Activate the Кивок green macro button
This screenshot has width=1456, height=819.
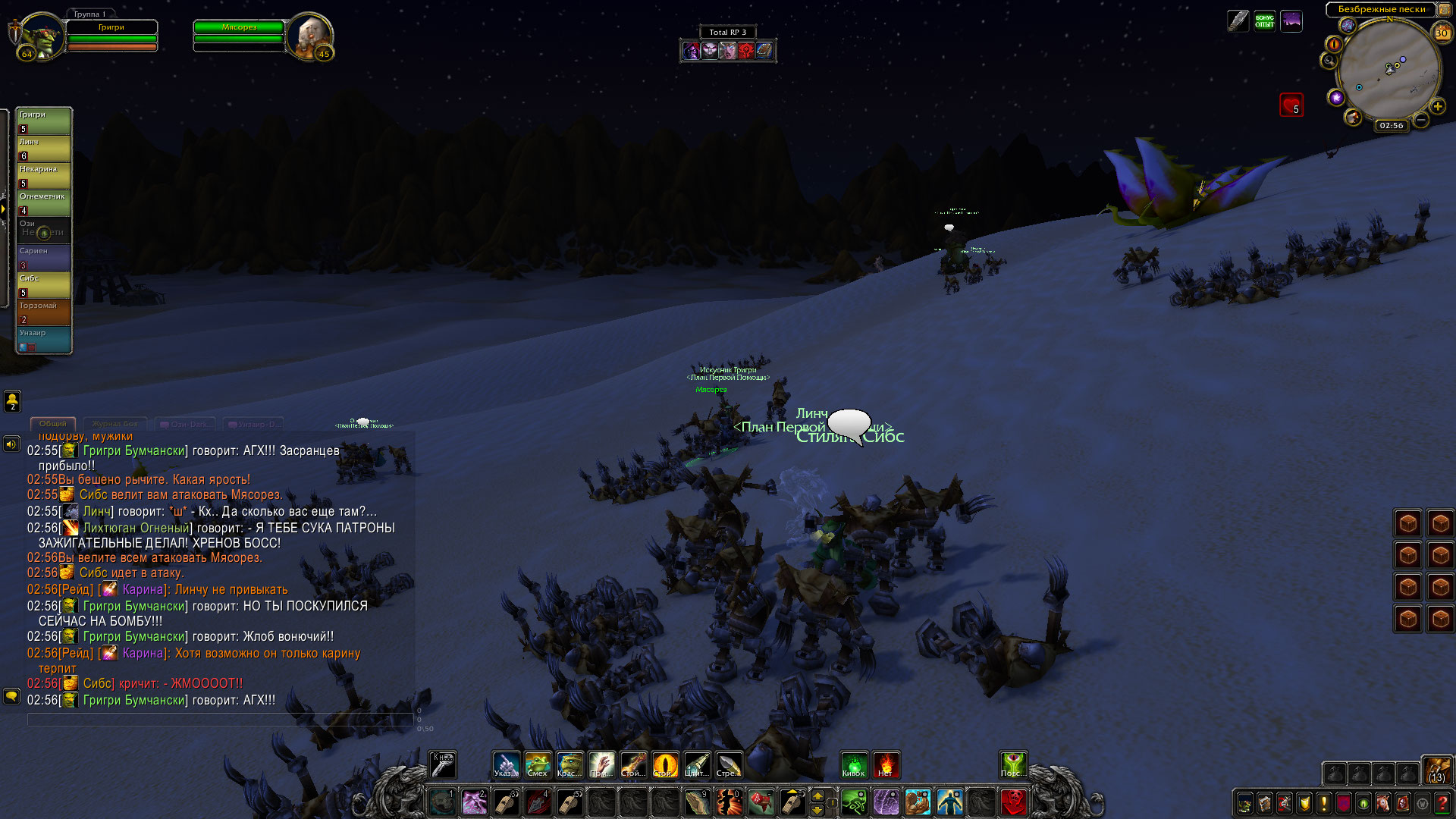[854, 764]
